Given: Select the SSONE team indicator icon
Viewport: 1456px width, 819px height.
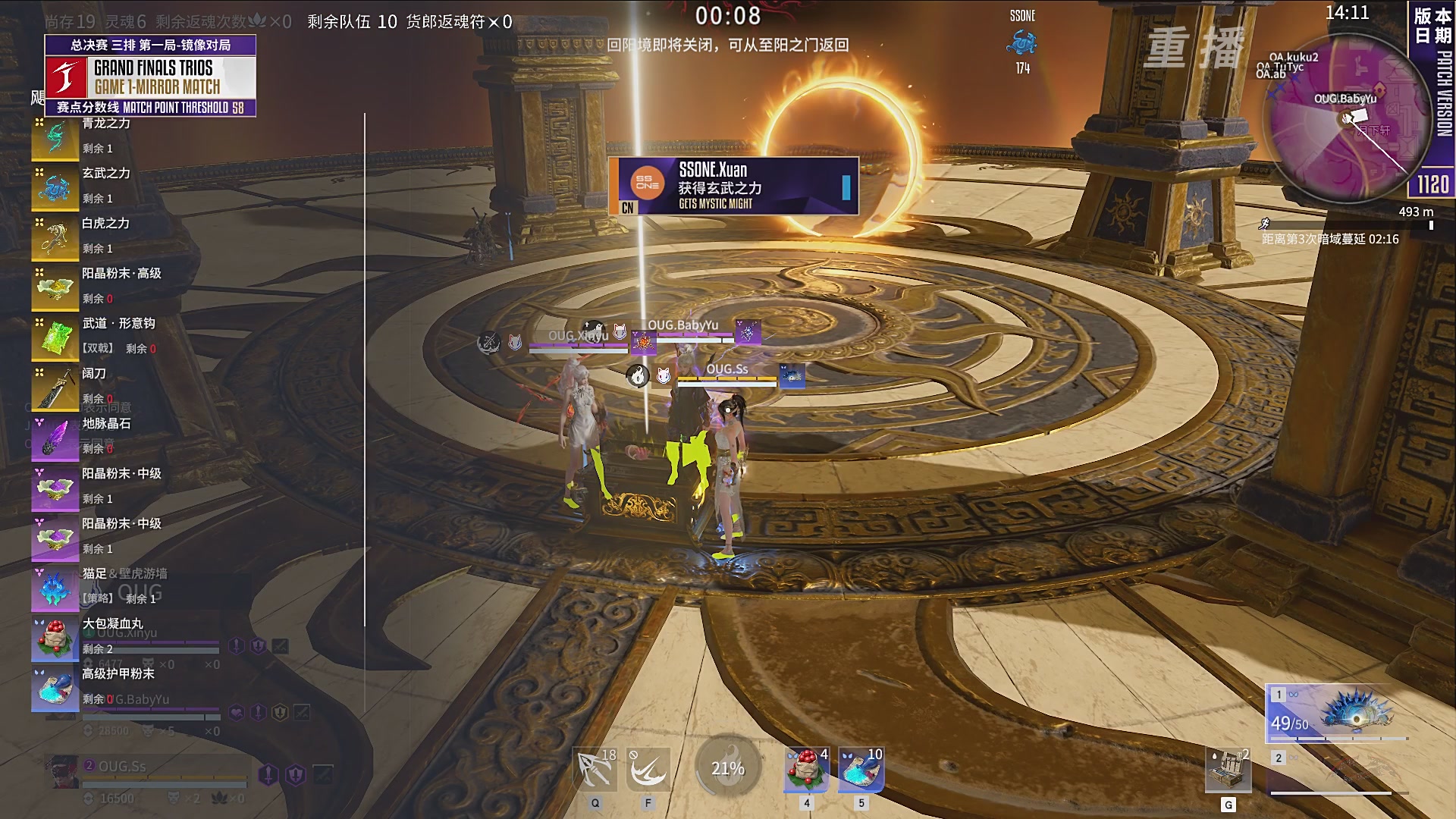Looking at the screenshot, I should pyautogui.click(x=1022, y=42).
